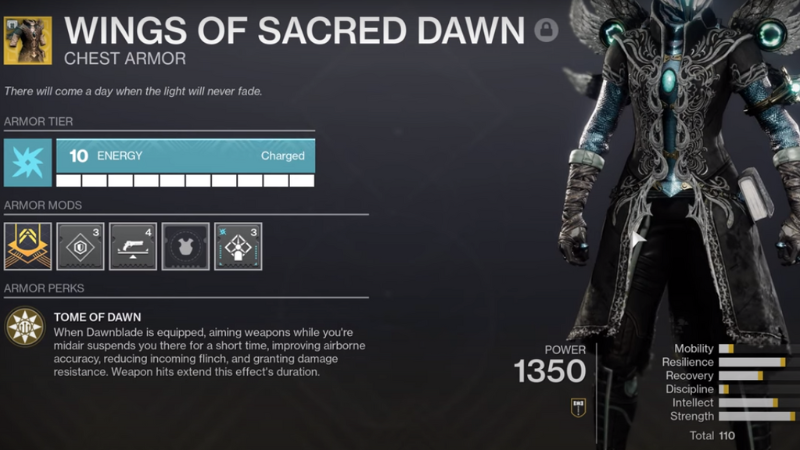The image size is (800, 450).
Task: Select the diamond-shaped general armor mod
Action: pos(80,246)
